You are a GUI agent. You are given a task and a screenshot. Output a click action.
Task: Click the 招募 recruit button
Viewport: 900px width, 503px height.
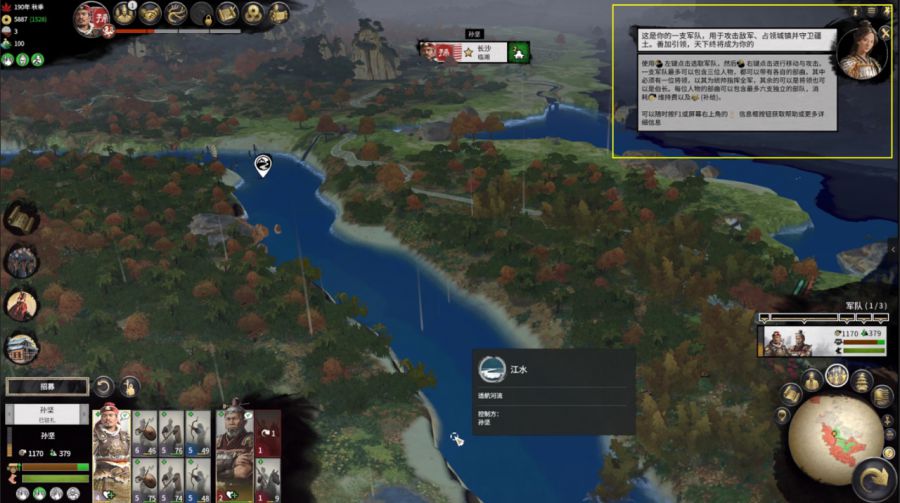tap(45, 385)
